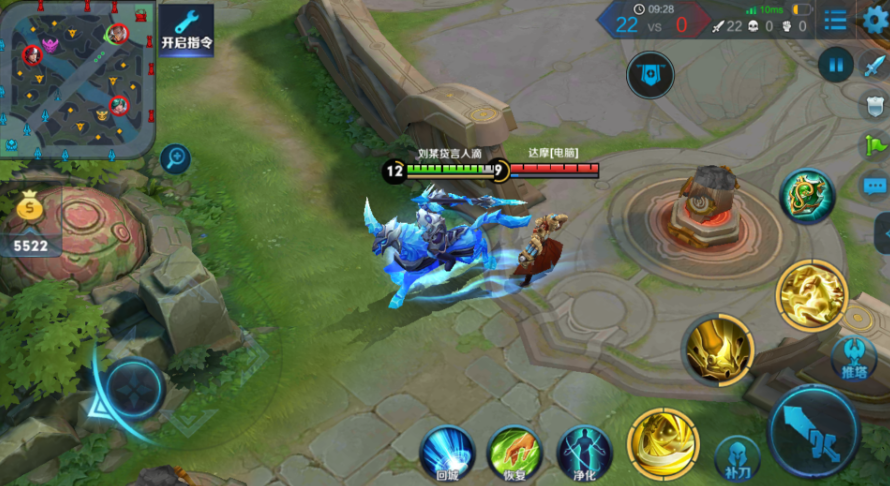Image resolution: width=890 pixels, height=486 pixels.
Task: Tap the 补刀 last-hit button
Action: click(737, 458)
